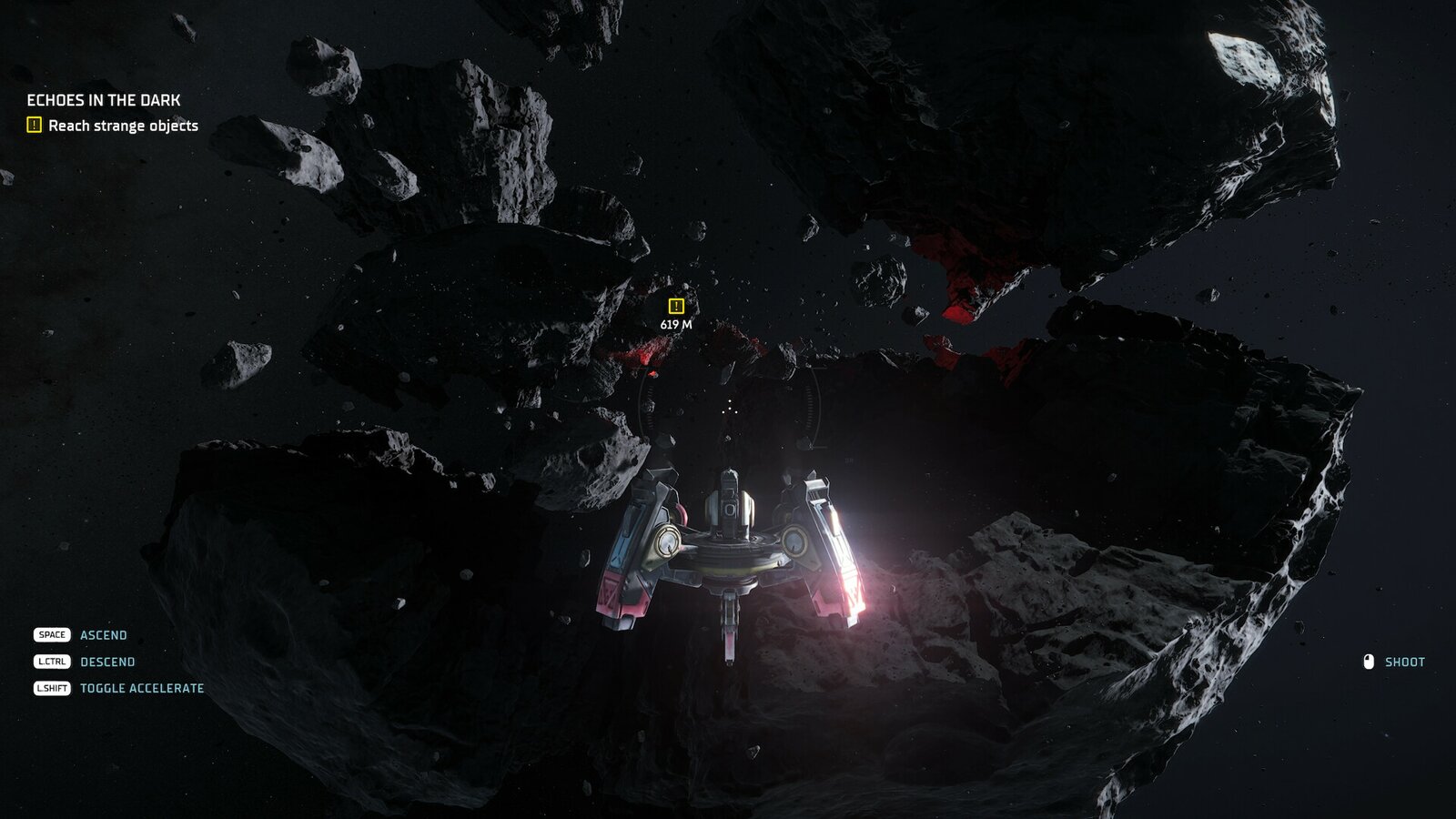Enable ascending by clicking ASCEND text
The image size is (1456, 819).
point(103,635)
